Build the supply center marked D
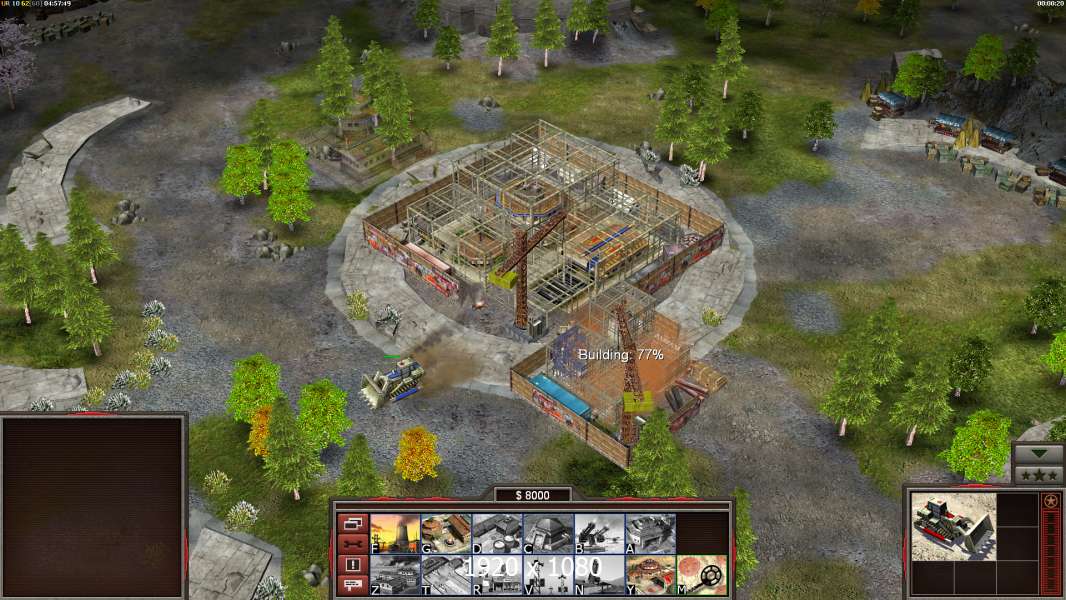The image size is (1066, 600). pos(497,534)
